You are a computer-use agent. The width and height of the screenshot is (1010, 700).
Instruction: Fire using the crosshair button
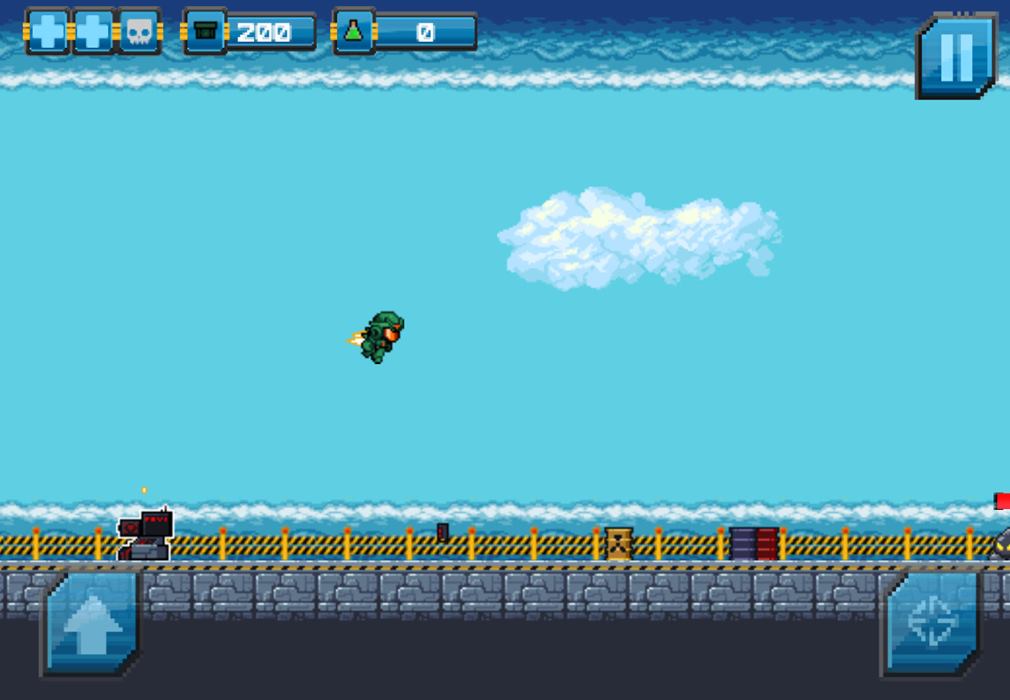pos(930,622)
